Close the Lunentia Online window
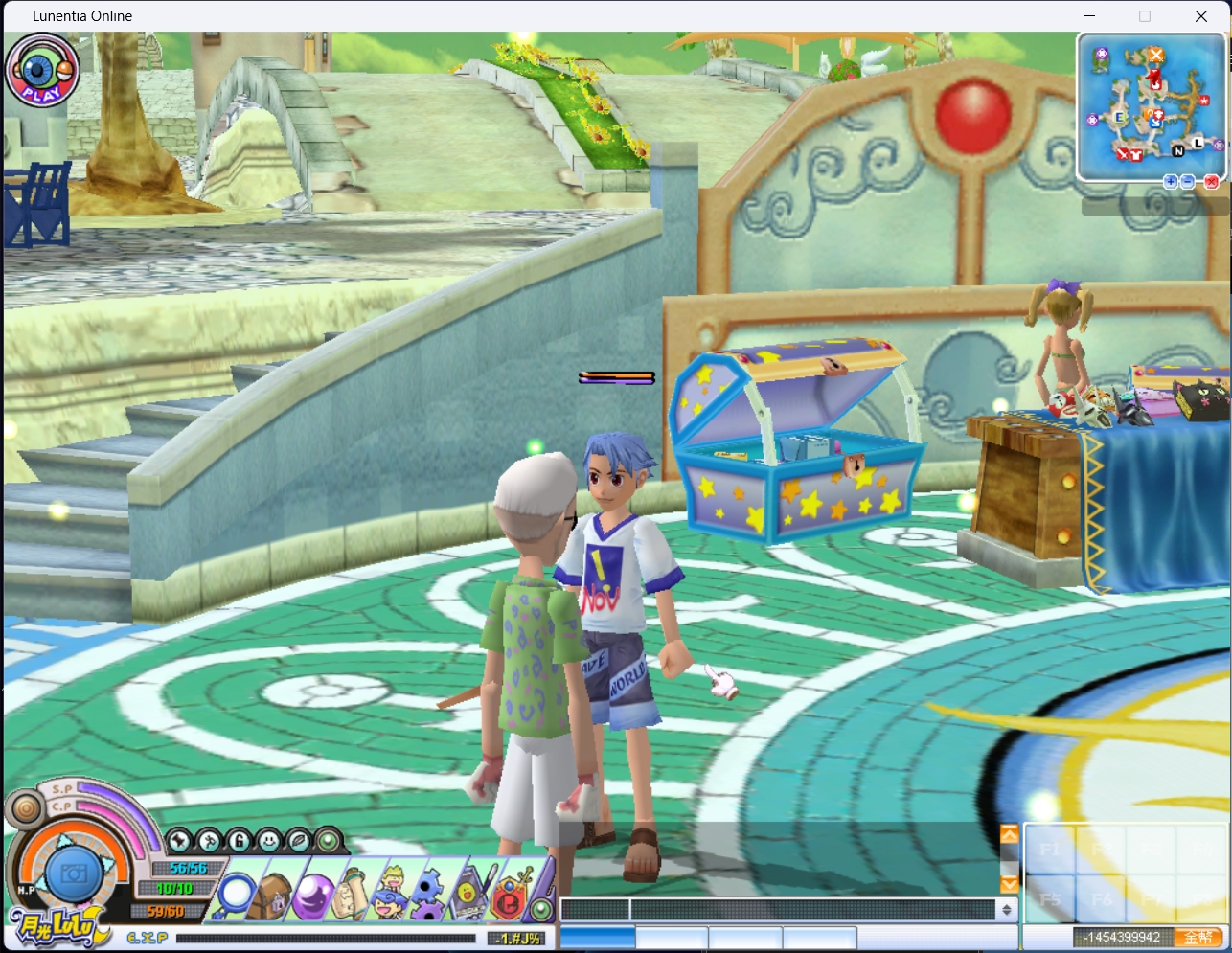This screenshot has height=953, width=1232. pyautogui.click(x=1200, y=16)
